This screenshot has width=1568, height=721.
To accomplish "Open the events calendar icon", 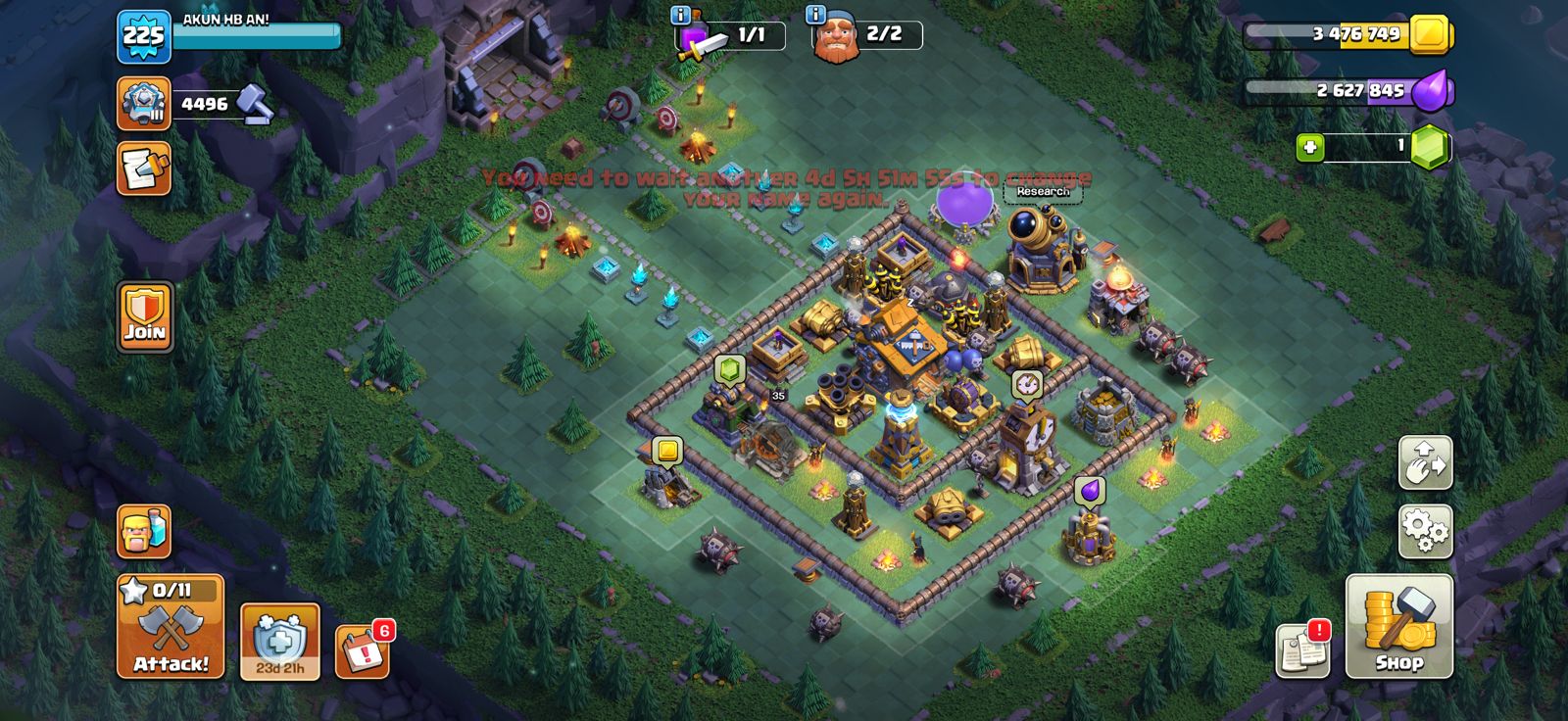I will coord(363,649).
